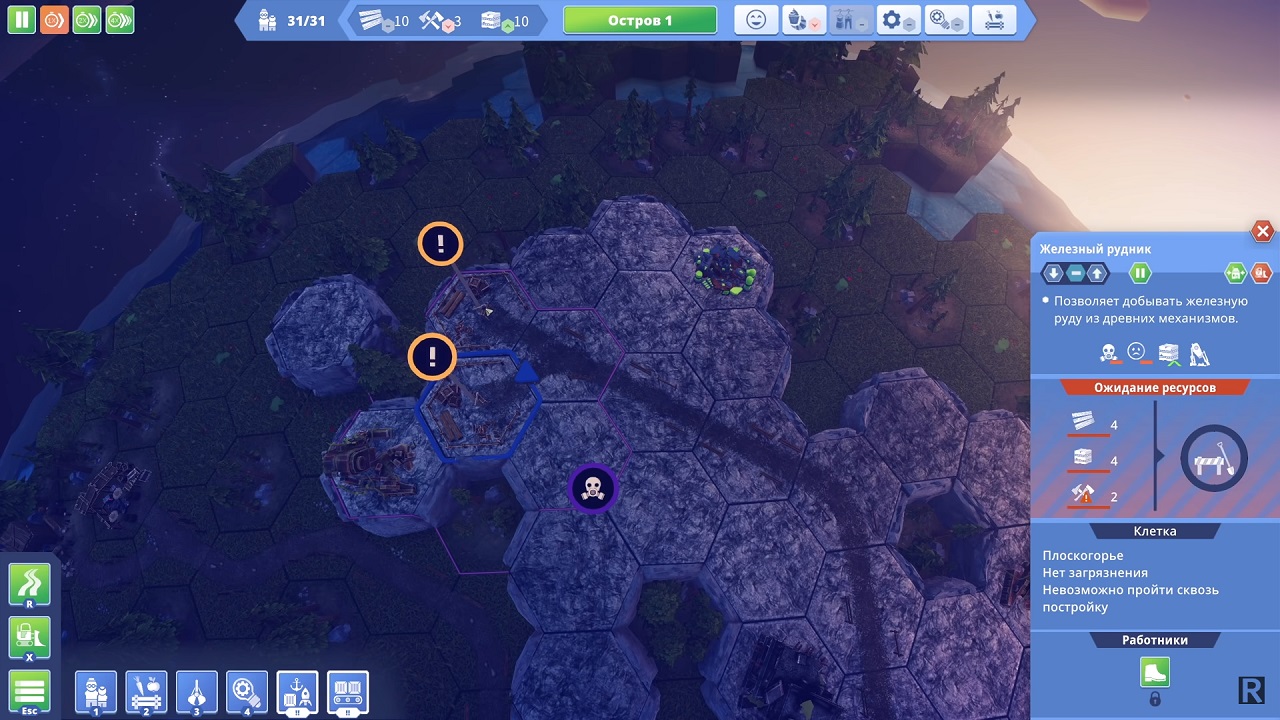The width and height of the screenshot is (1280, 720).
Task: Open the conveyor crates logistics category
Action: [x=348, y=692]
